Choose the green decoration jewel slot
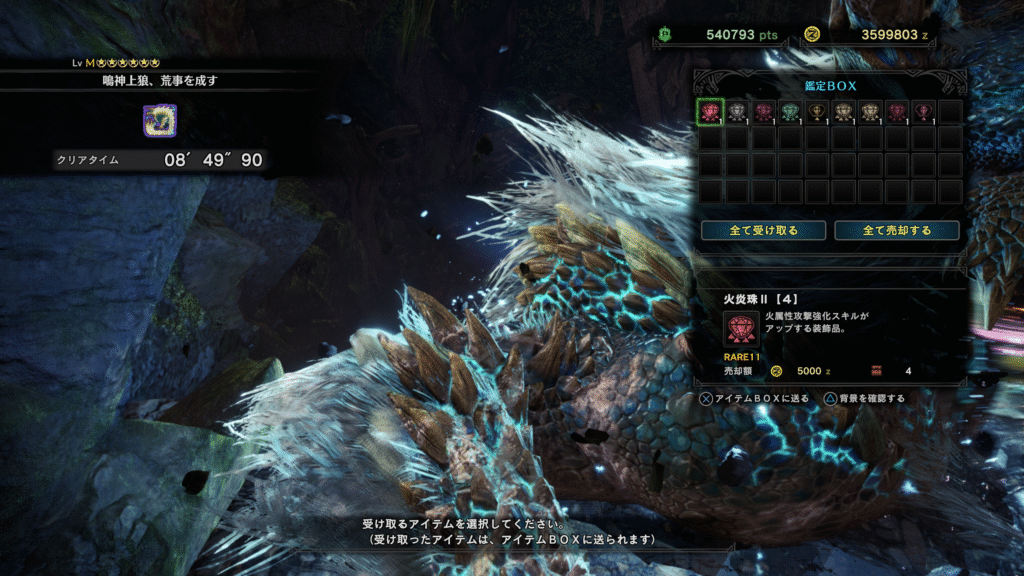Viewport: 1024px width, 576px height. point(790,112)
